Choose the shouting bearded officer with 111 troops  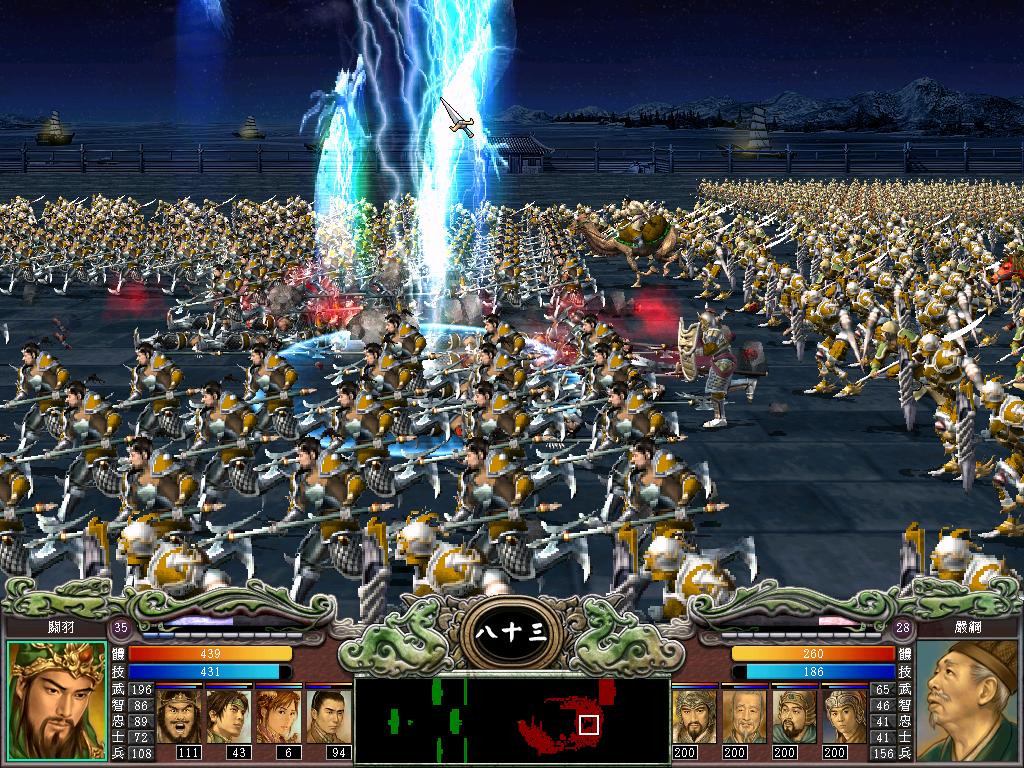click(x=179, y=715)
